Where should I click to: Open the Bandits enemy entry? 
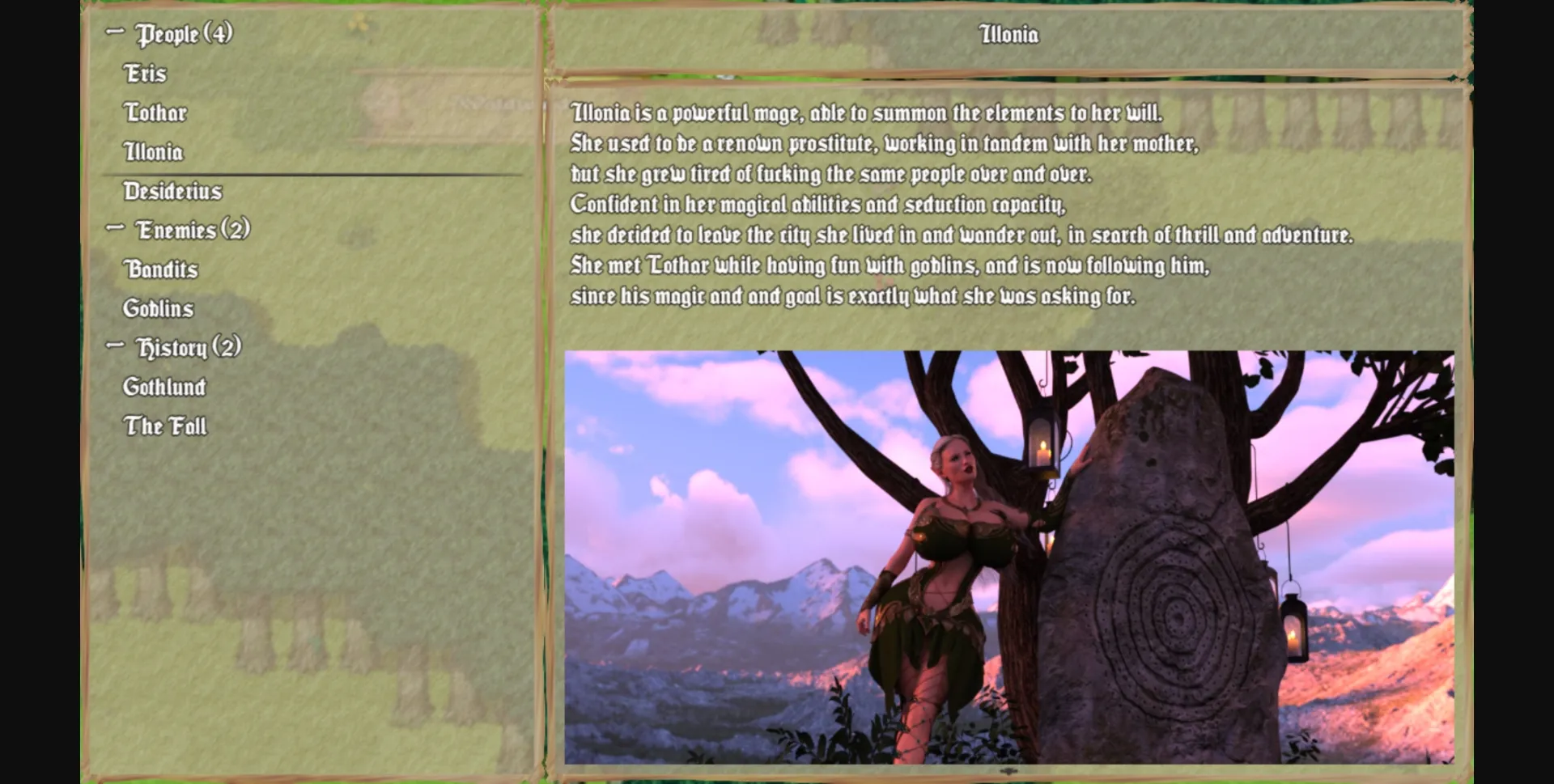[x=160, y=269]
